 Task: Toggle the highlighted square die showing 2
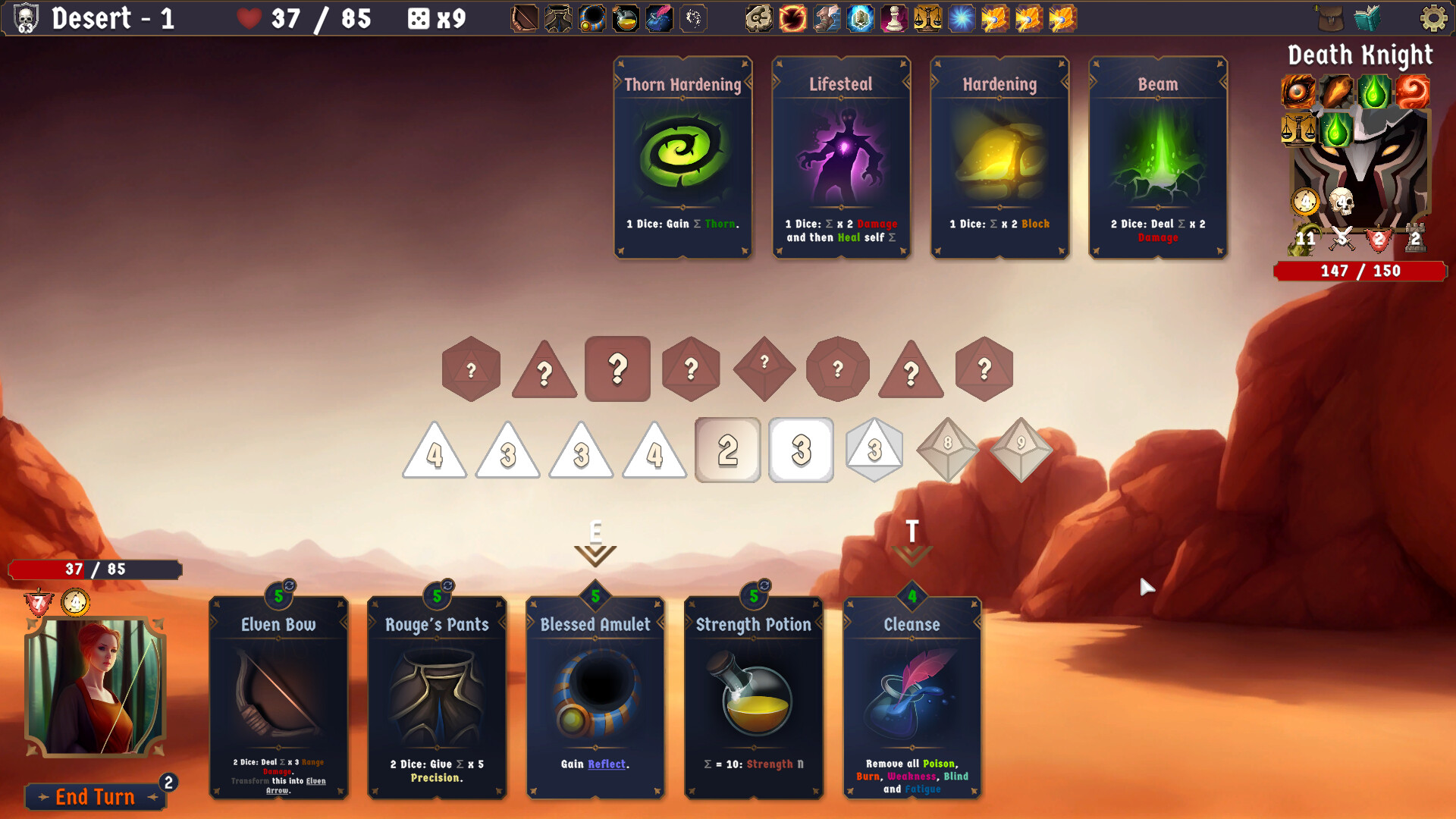727,450
